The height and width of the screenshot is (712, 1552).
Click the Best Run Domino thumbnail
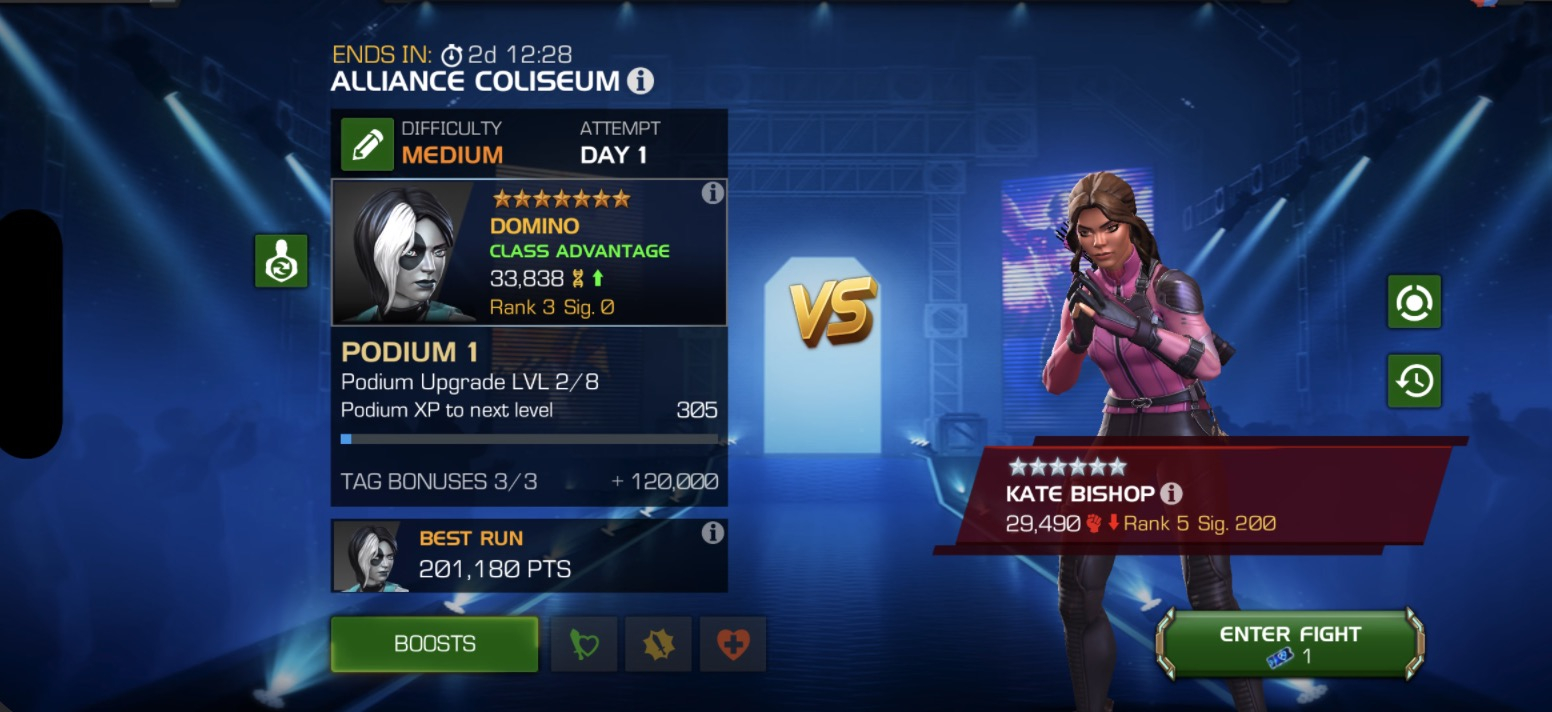tap(366, 556)
